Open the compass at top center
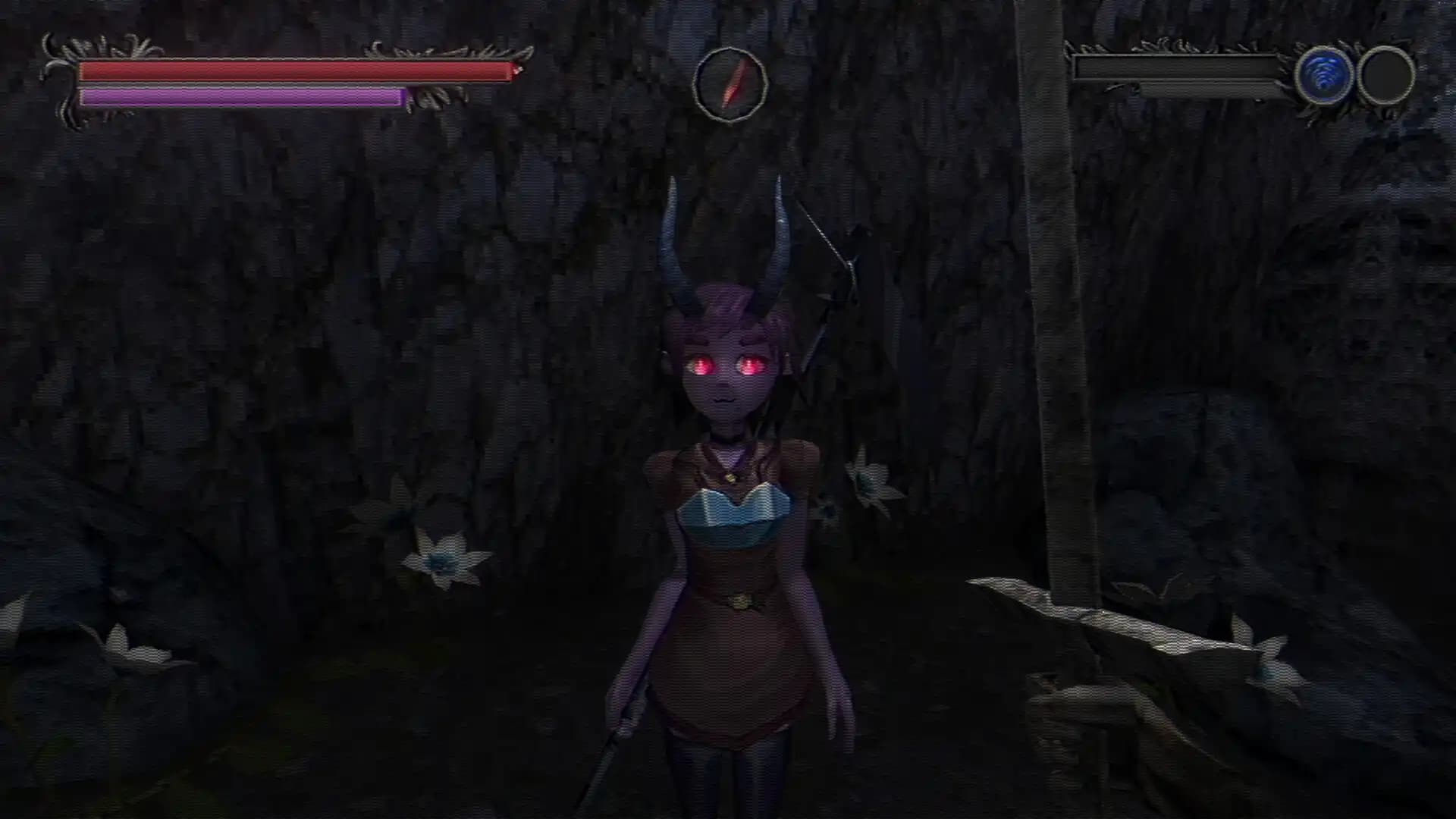 pyautogui.click(x=730, y=82)
